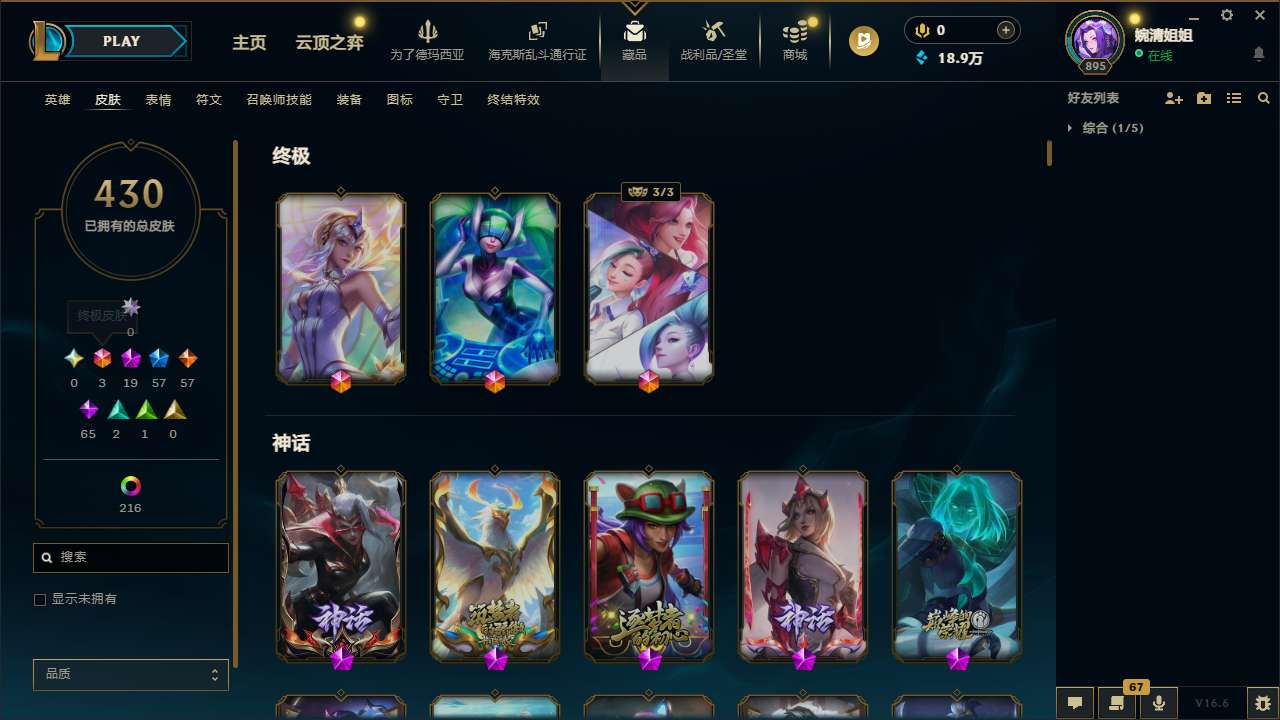Open the client settings gear icon

click(x=1226, y=15)
